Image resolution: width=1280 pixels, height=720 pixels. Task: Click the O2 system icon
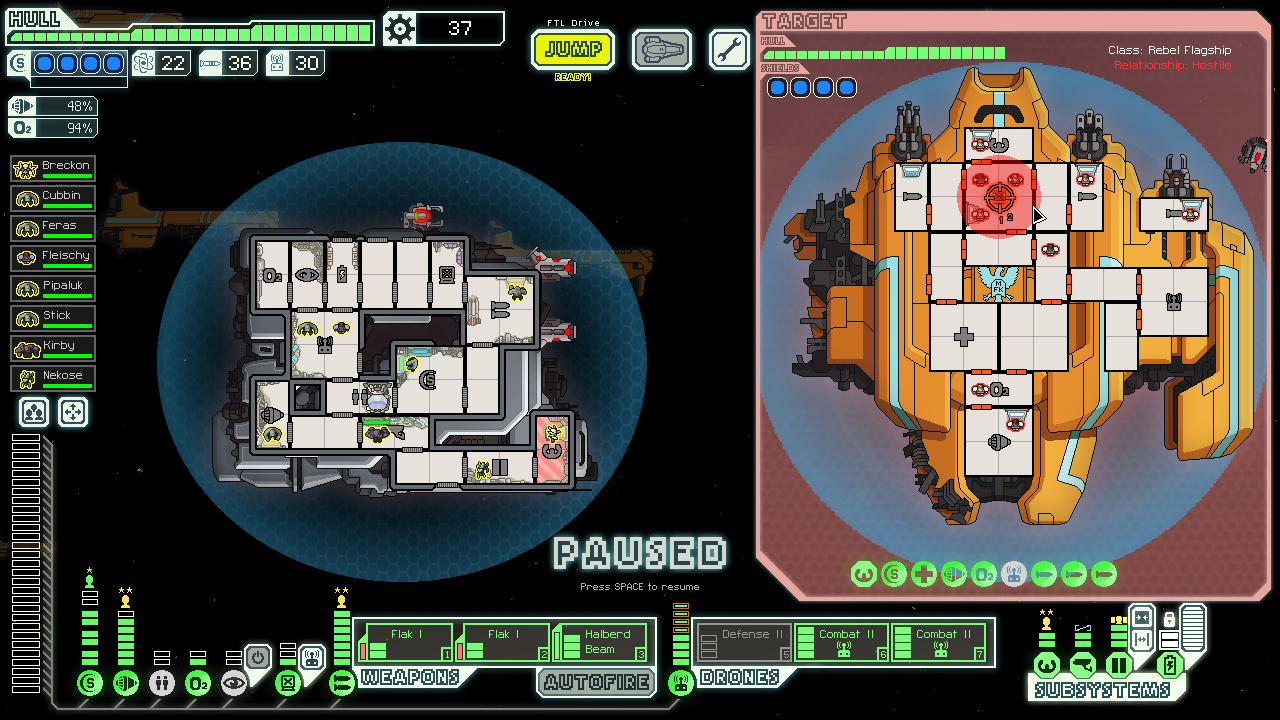pos(198,683)
